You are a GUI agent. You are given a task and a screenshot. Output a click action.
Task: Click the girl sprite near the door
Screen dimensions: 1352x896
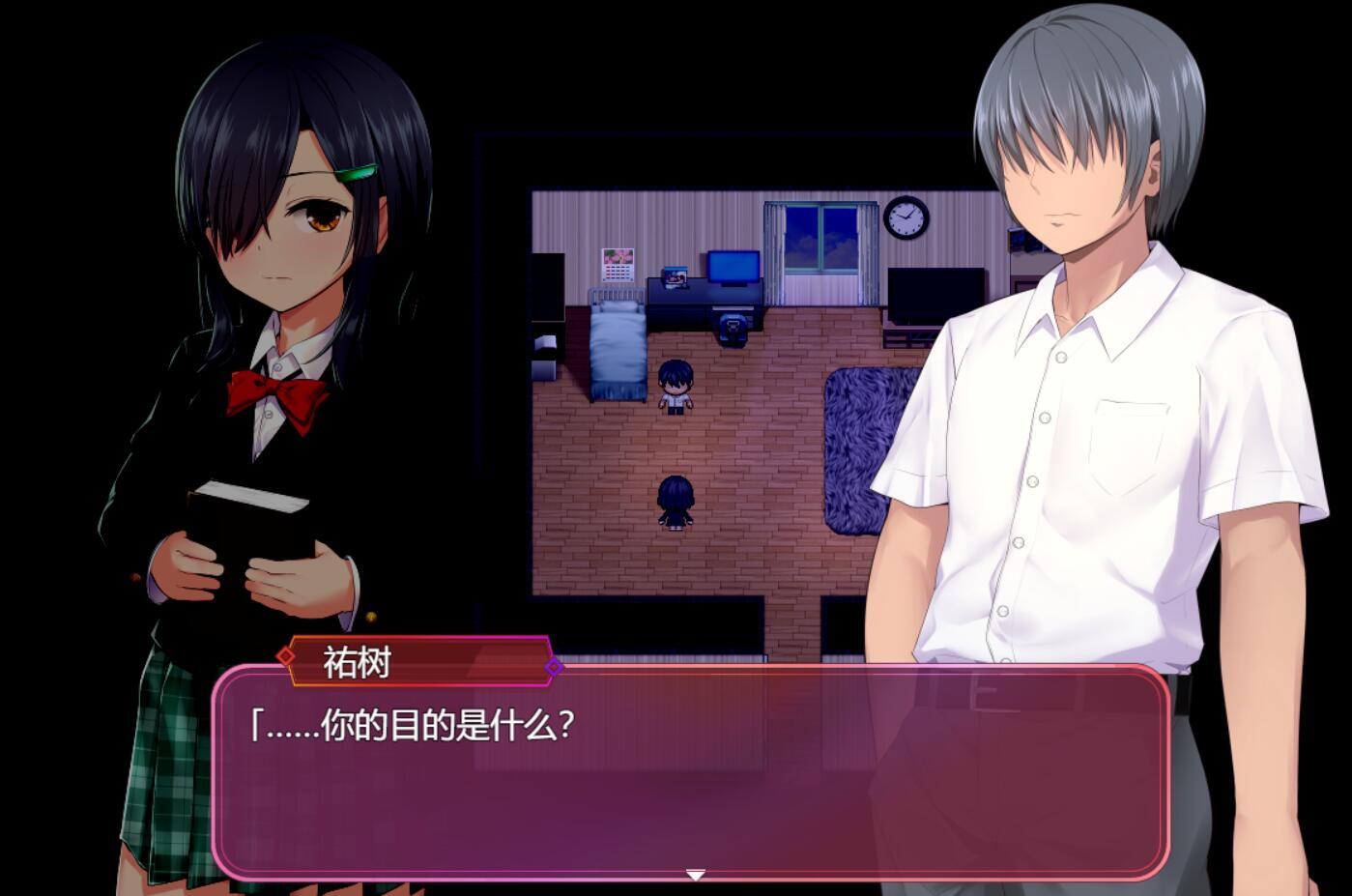pyautogui.click(x=676, y=505)
